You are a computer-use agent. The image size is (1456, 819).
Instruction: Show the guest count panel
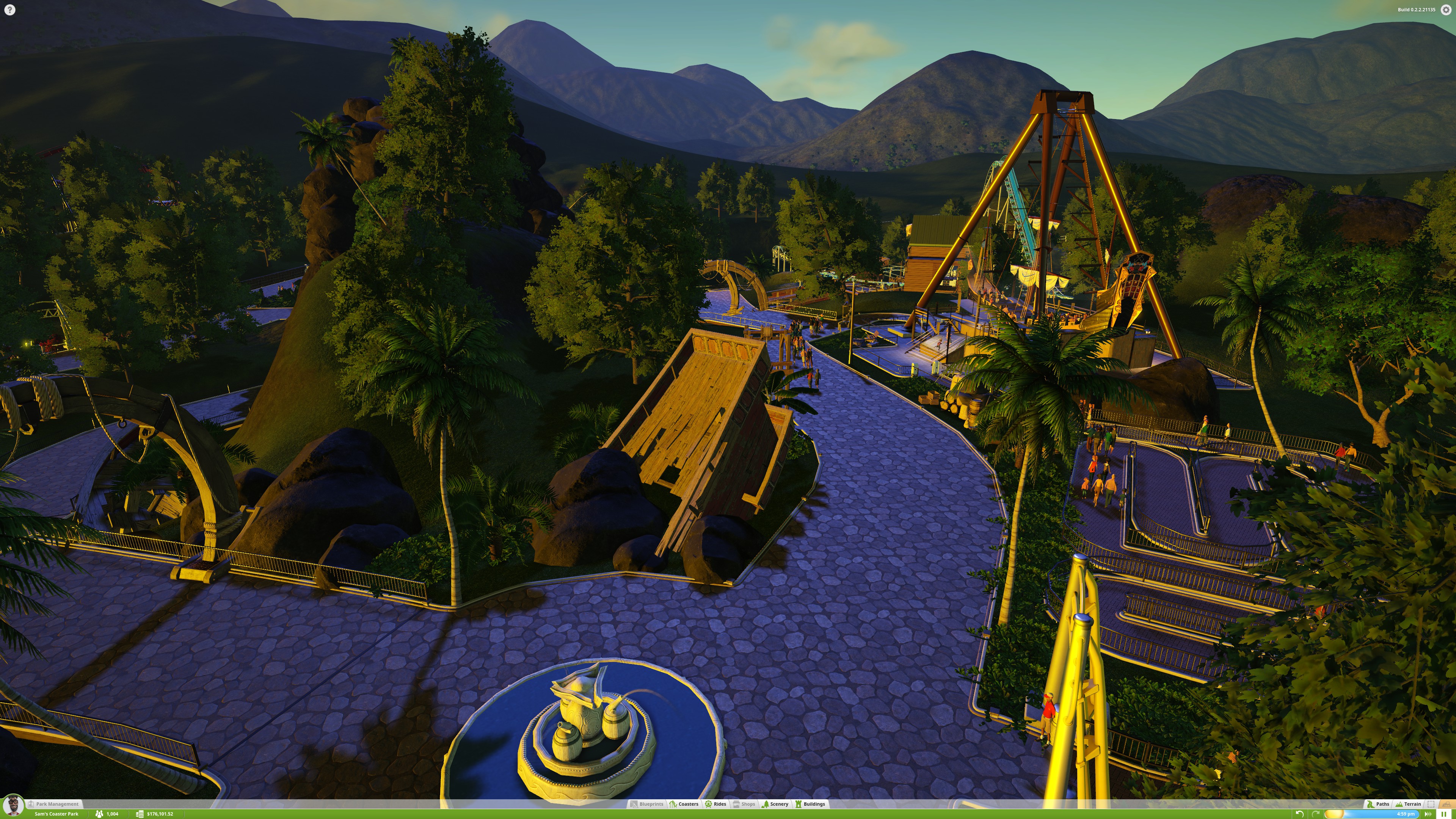click(x=107, y=814)
